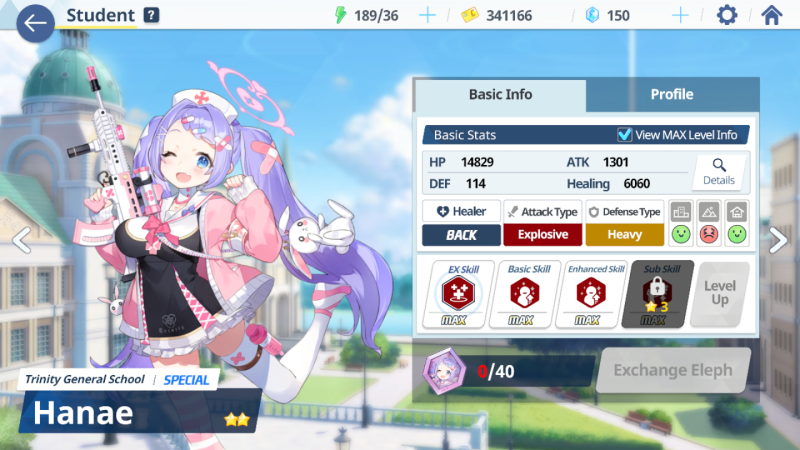Viewport: 800px width, 450px height.
Task: Switch to the Basic Info tab
Action: 500,95
